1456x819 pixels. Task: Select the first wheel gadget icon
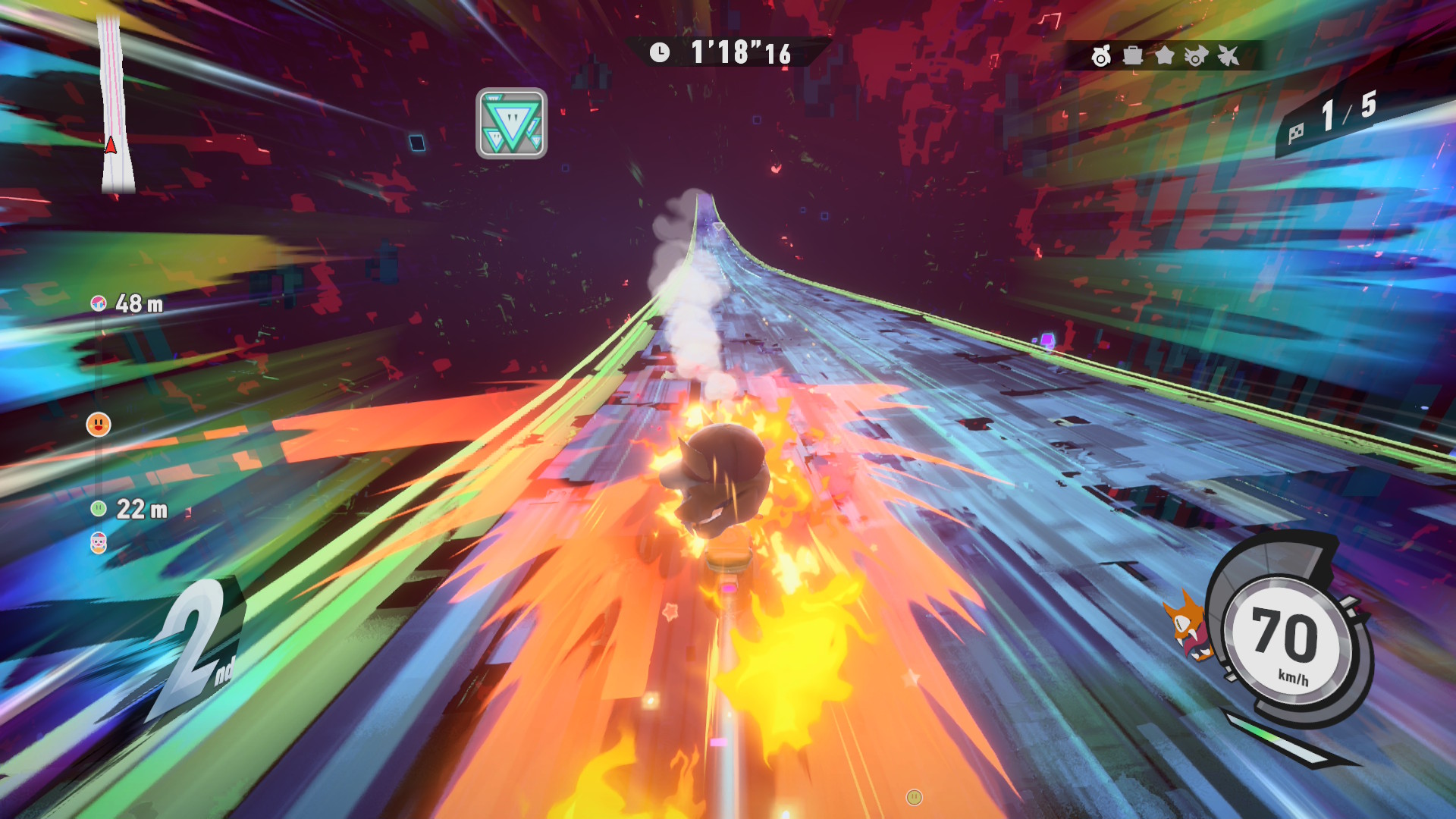[x=1101, y=55]
